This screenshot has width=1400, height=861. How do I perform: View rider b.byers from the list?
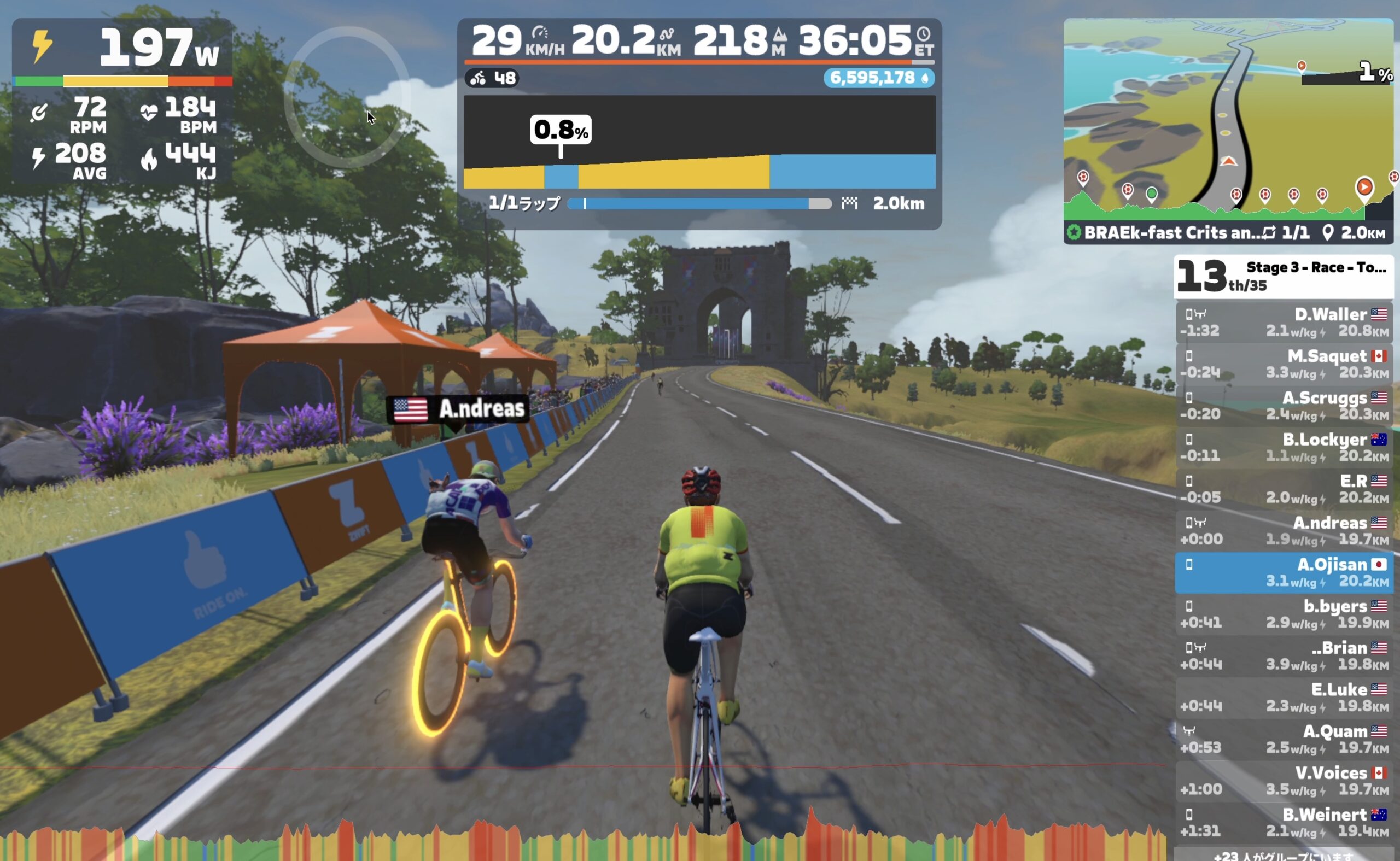[x=1284, y=614]
